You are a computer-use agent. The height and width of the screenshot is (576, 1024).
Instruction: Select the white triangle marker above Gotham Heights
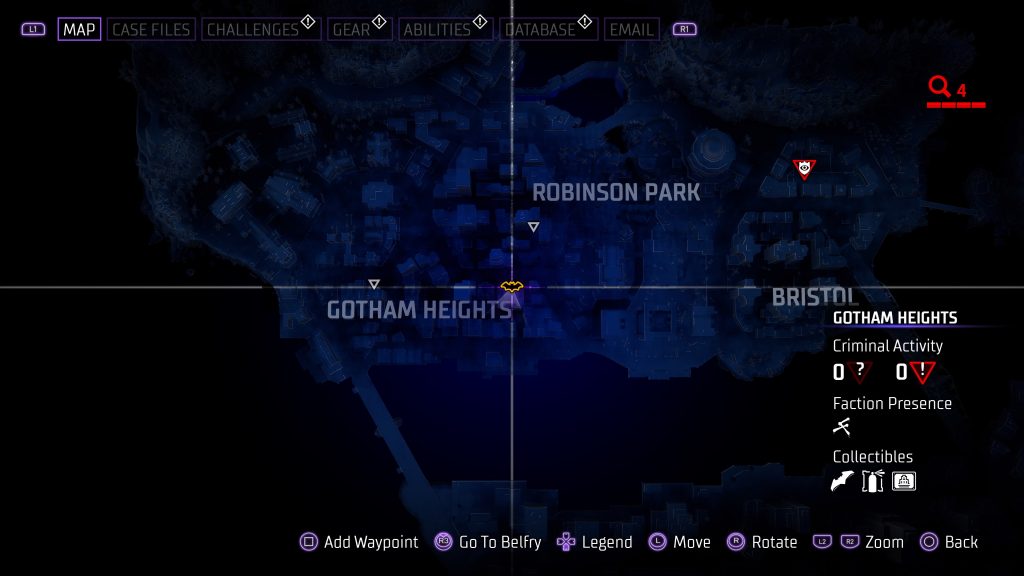tap(374, 284)
